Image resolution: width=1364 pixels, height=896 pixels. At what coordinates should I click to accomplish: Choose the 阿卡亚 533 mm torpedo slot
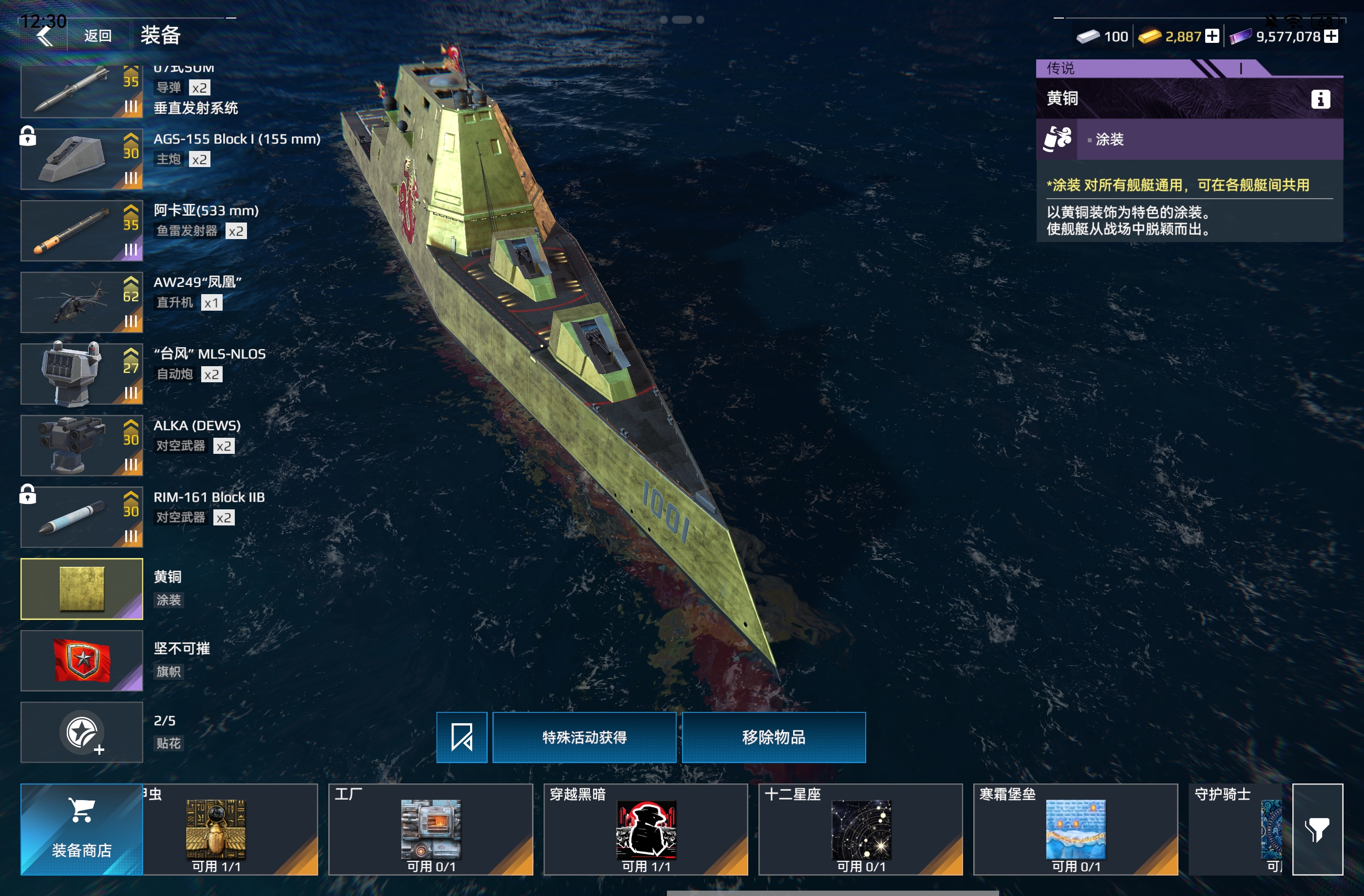[x=81, y=231]
